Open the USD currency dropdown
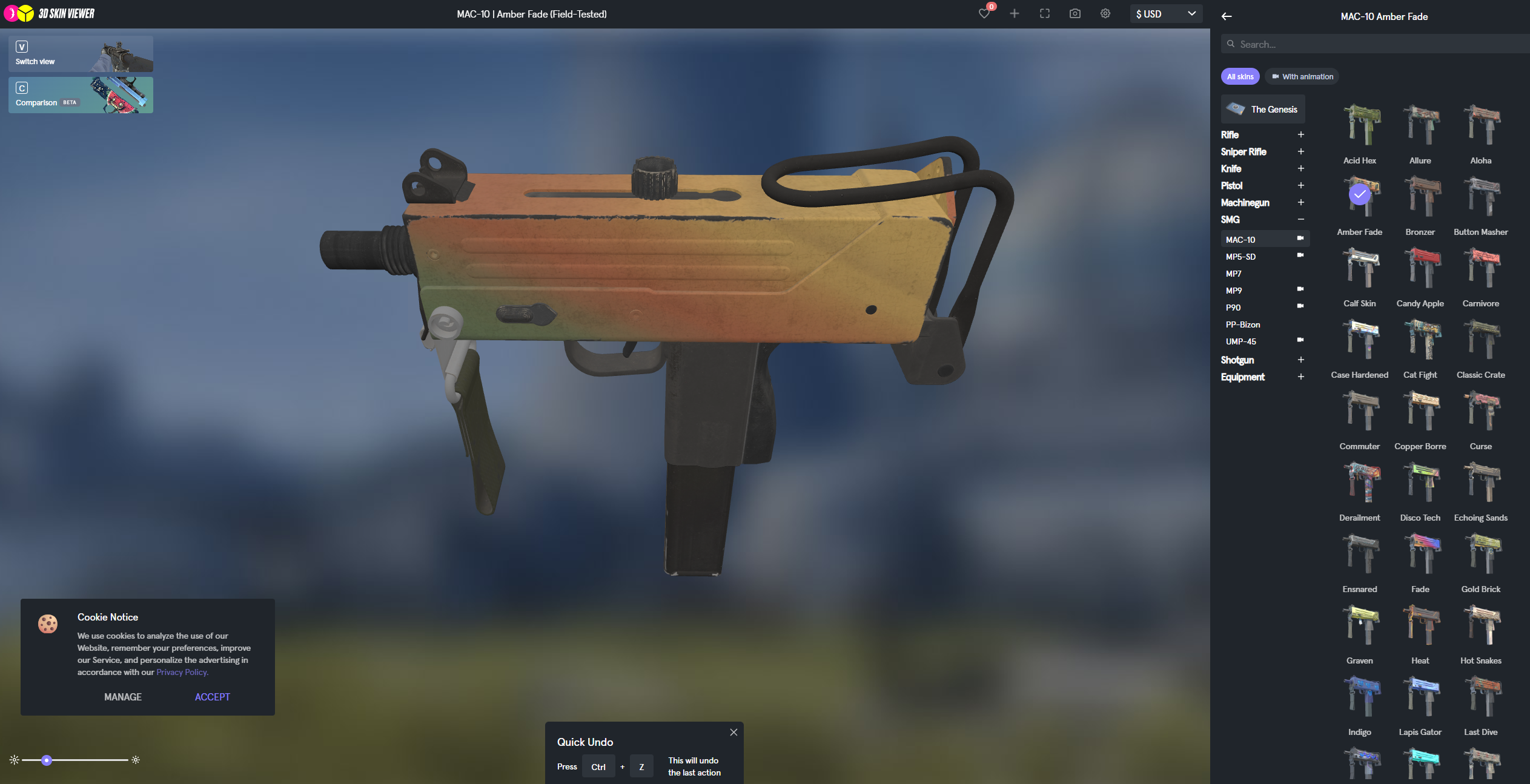 [1166, 14]
